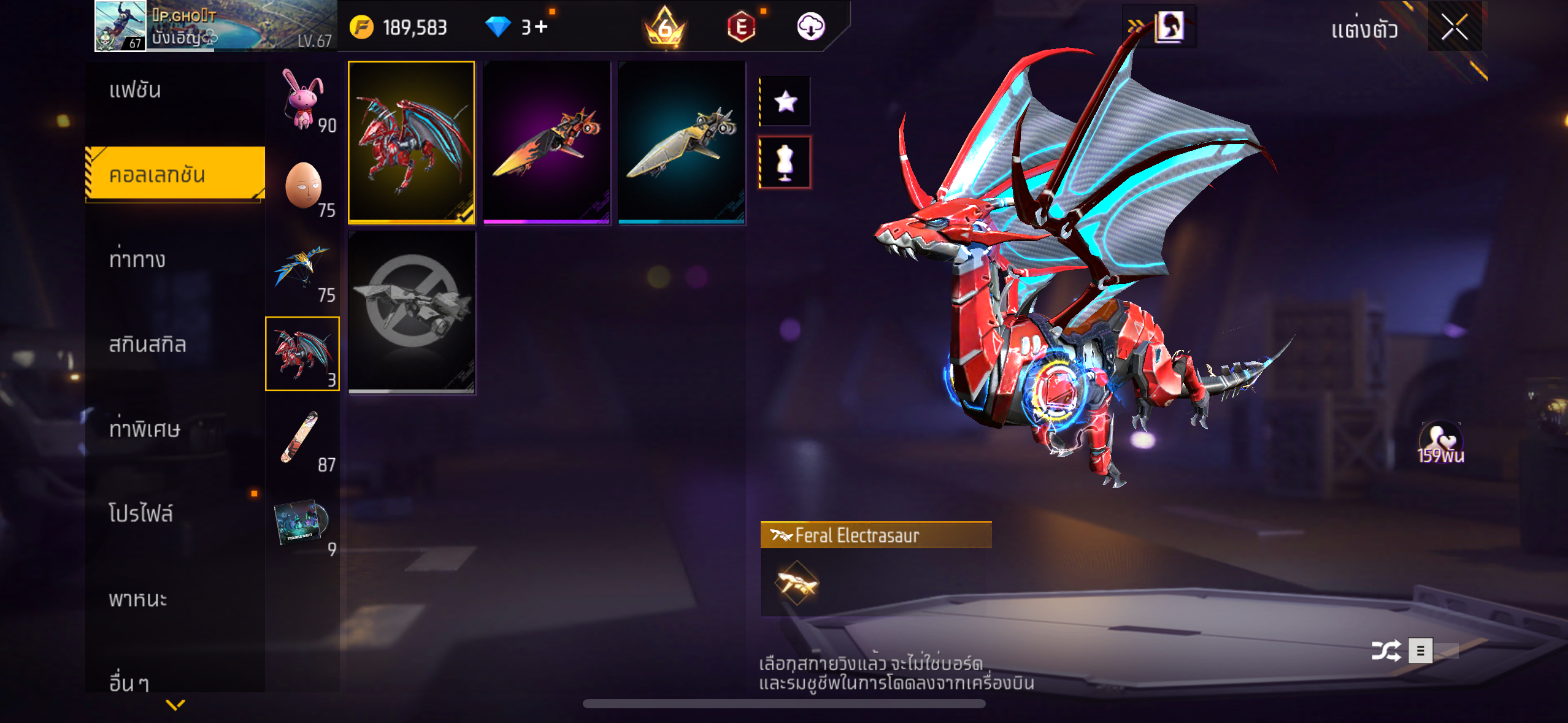The image size is (1568, 723).
Task: Click the mannequin filter button
Action: pyautogui.click(x=785, y=163)
